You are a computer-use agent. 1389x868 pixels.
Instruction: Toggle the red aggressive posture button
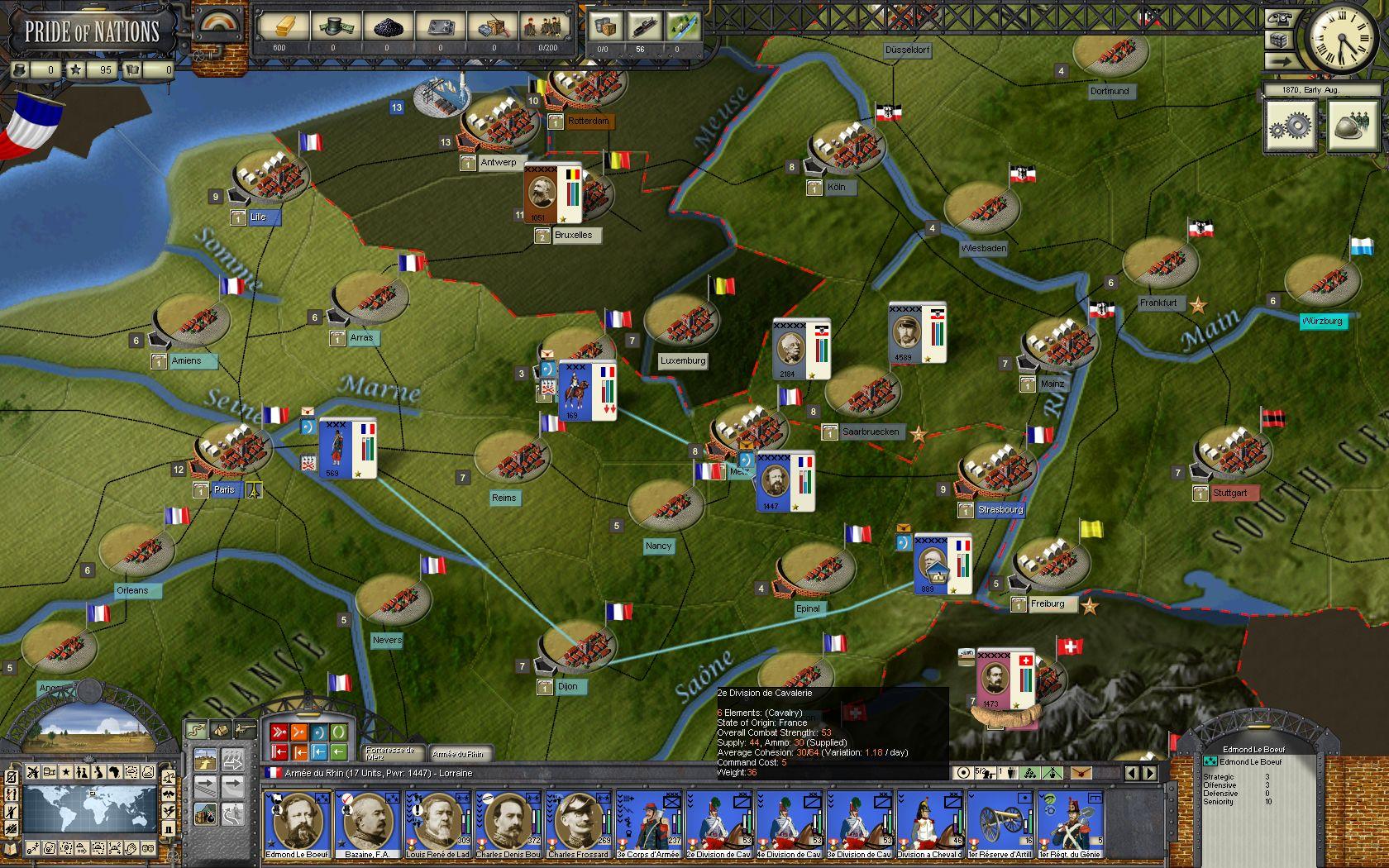(x=279, y=732)
